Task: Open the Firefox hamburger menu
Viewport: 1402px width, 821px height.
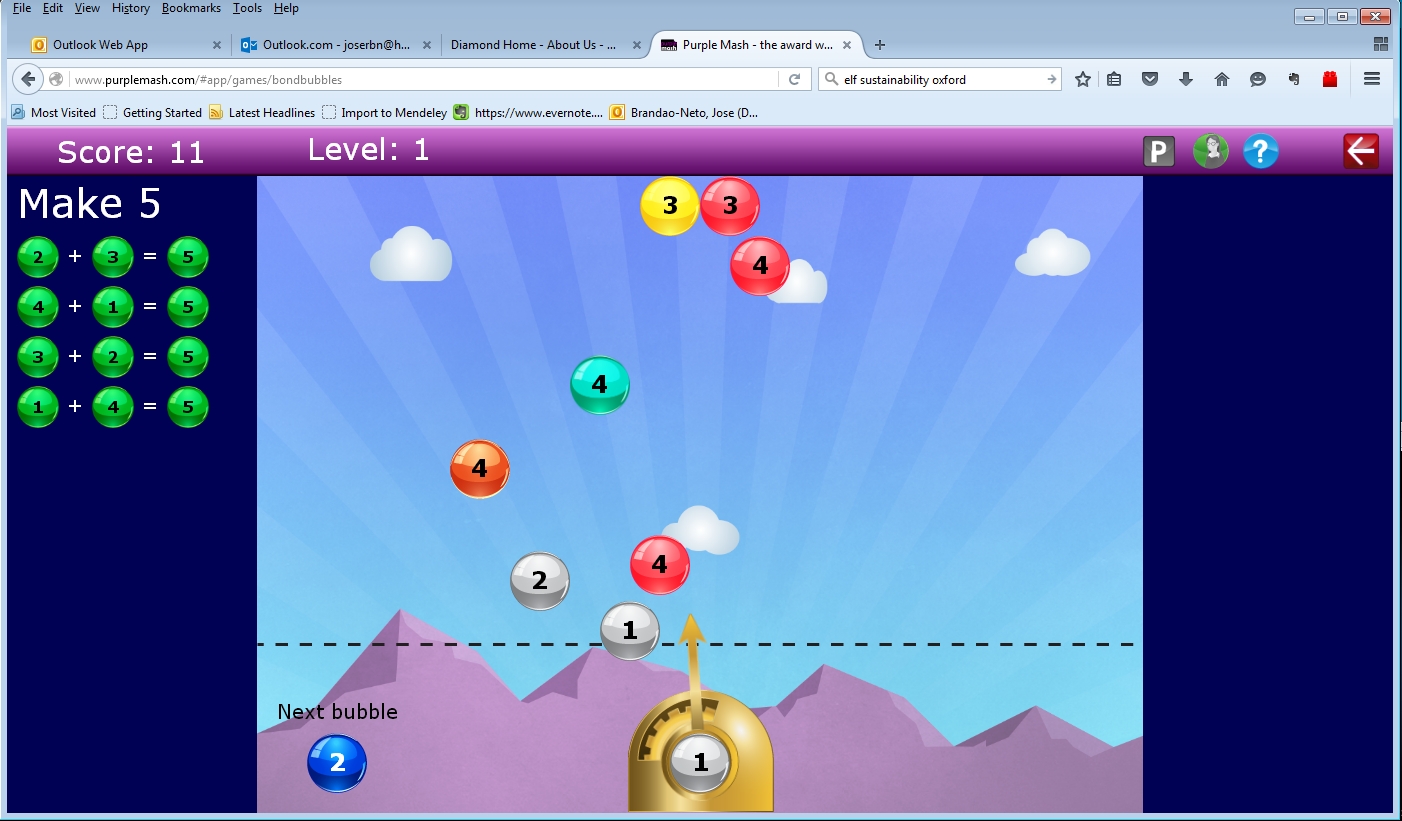Action: [x=1372, y=79]
